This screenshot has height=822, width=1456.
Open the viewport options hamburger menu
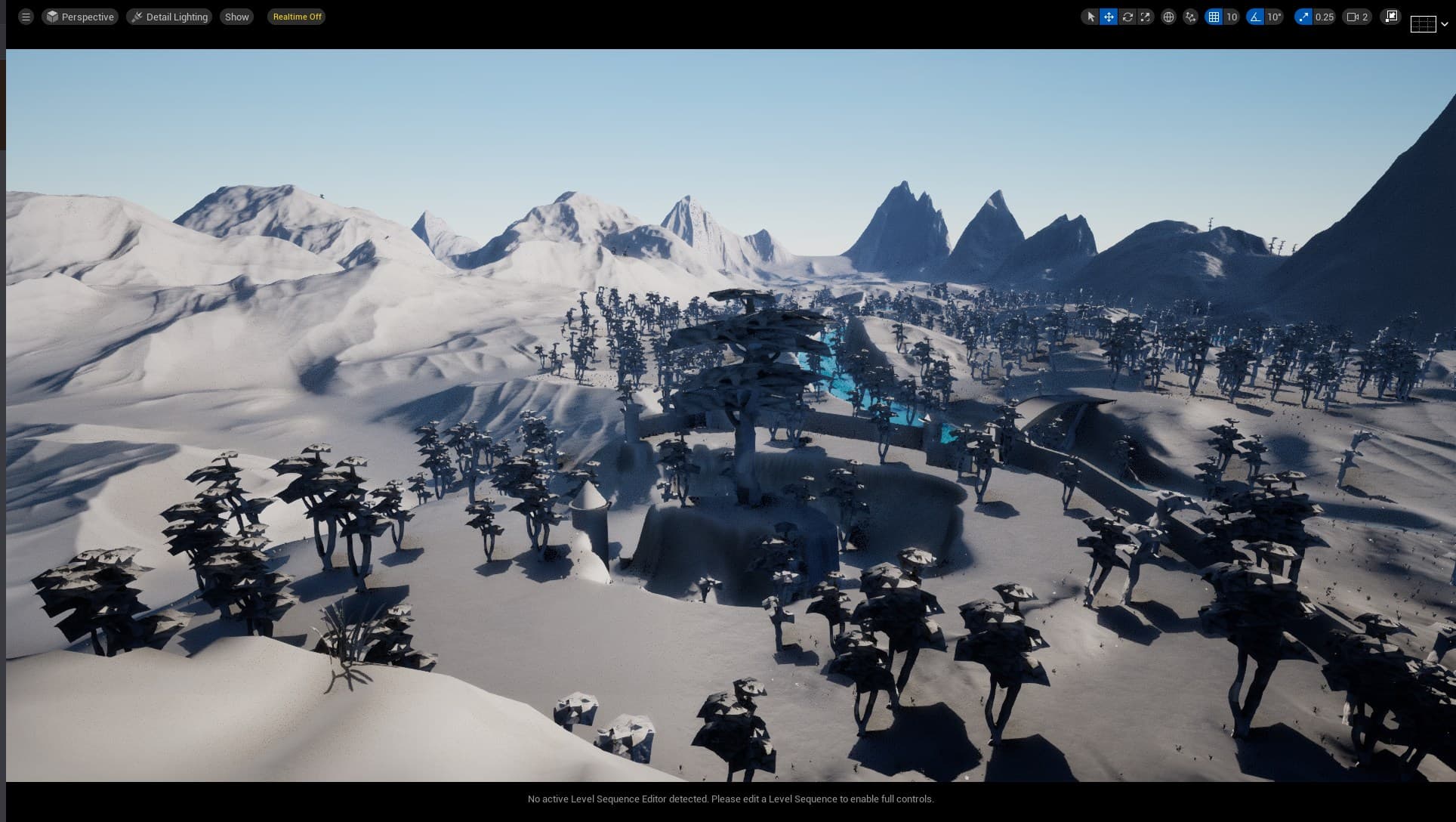click(x=25, y=16)
